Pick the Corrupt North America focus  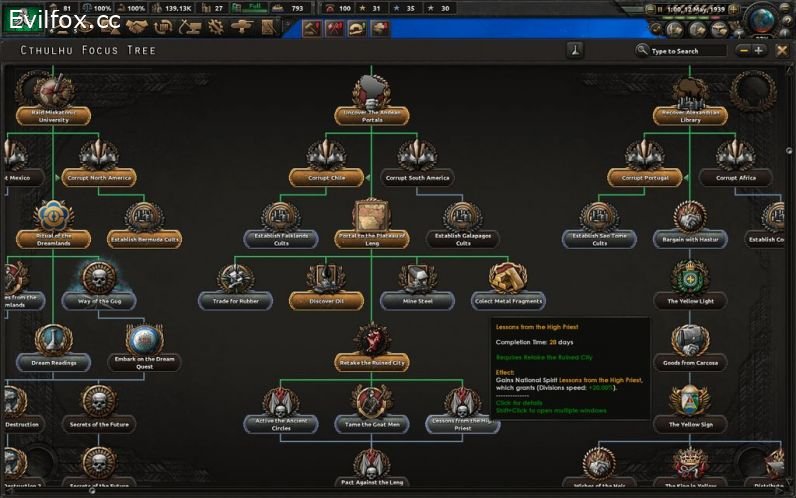(x=100, y=177)
